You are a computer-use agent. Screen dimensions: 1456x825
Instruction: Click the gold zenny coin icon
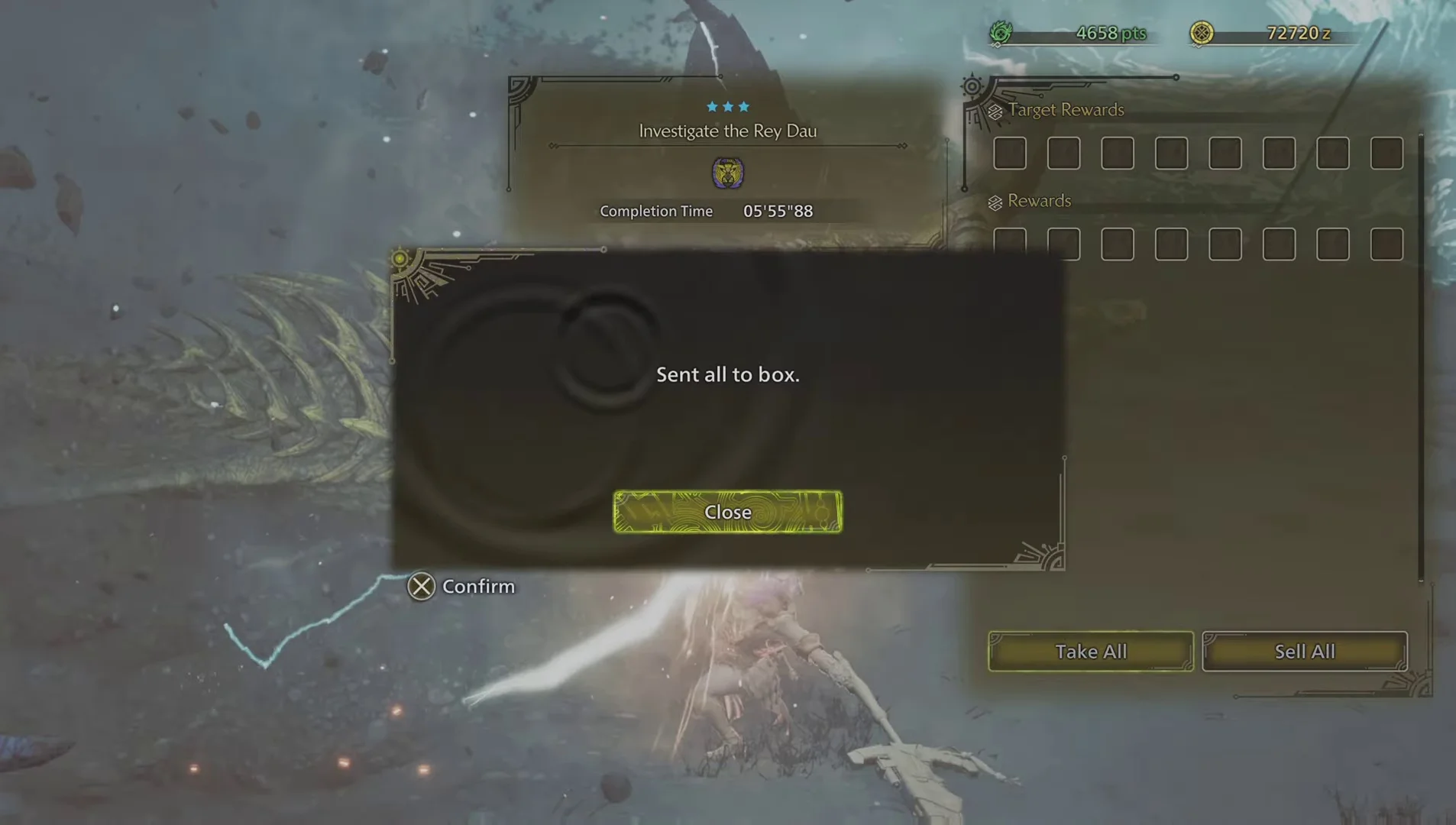(x=1202, y=33)
